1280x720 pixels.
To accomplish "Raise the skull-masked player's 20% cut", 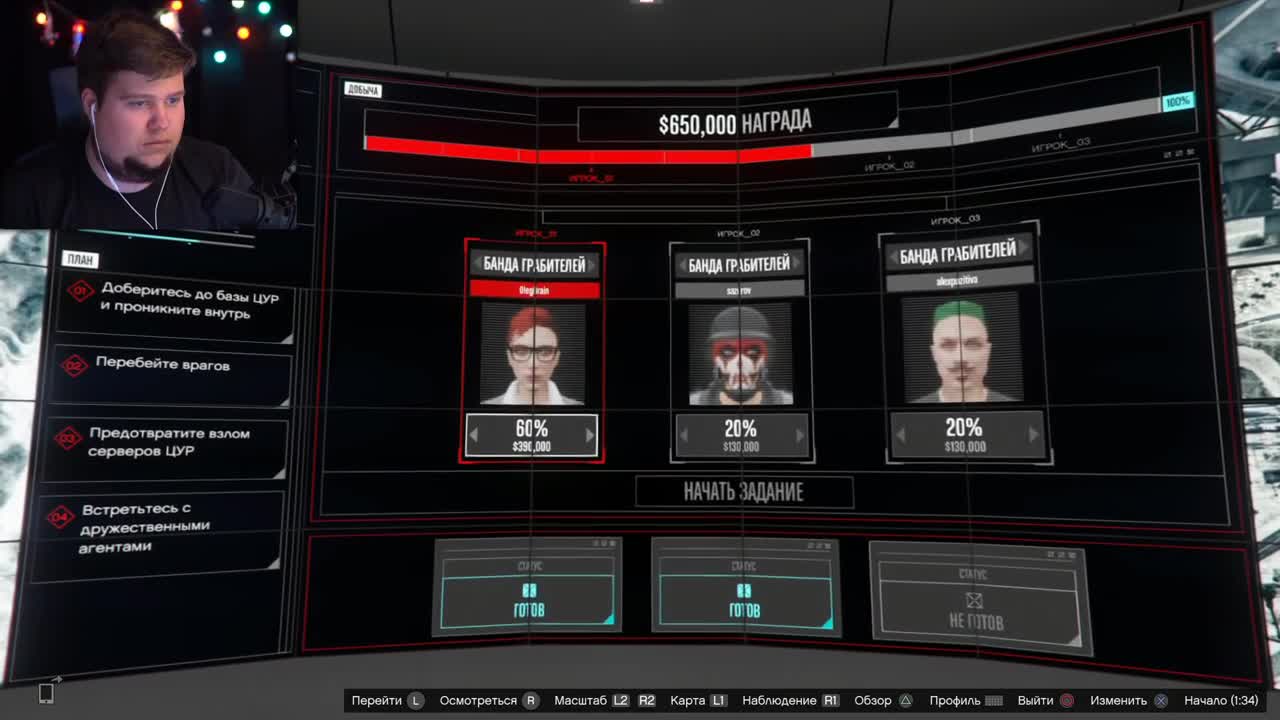I will pos(799,436).
